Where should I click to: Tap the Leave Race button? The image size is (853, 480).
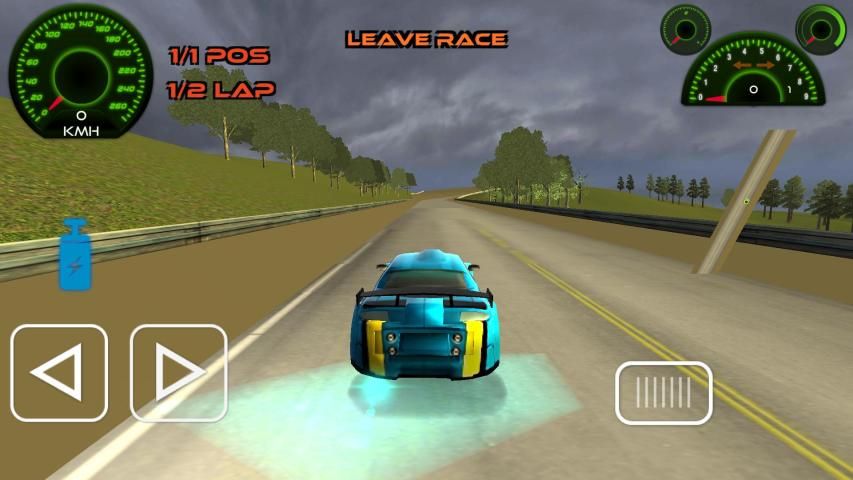[x=426, y=40]
